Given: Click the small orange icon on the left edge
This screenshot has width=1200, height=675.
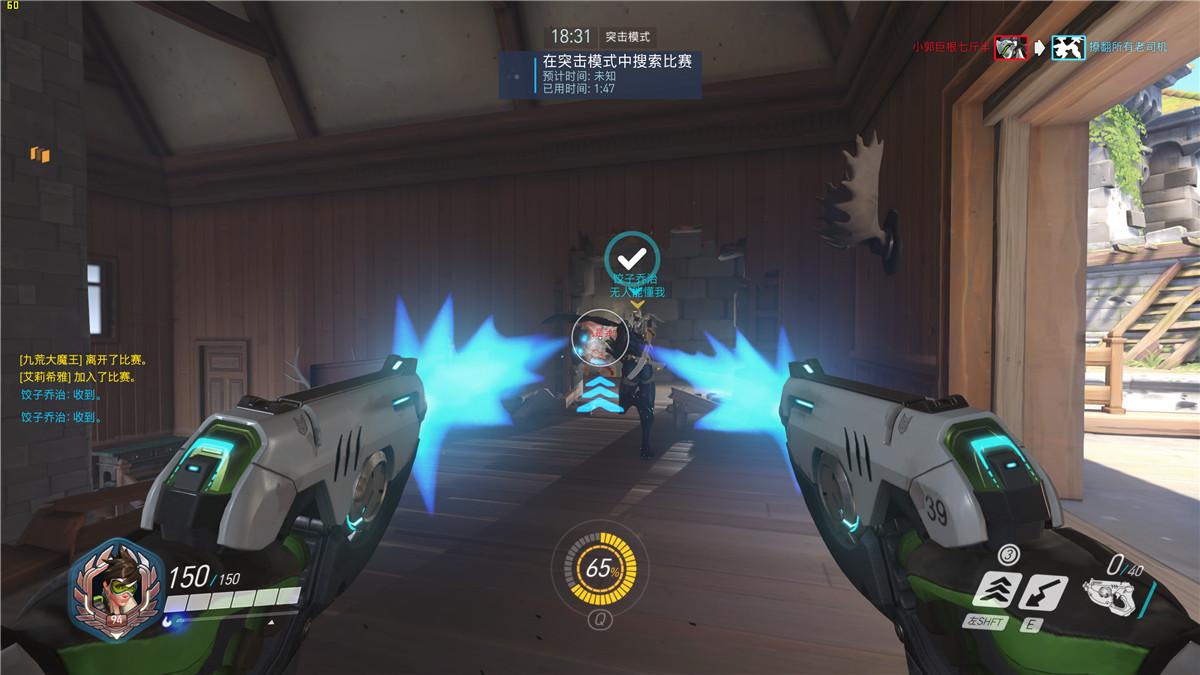Looking at the screenshot, I should pos(40,154).
